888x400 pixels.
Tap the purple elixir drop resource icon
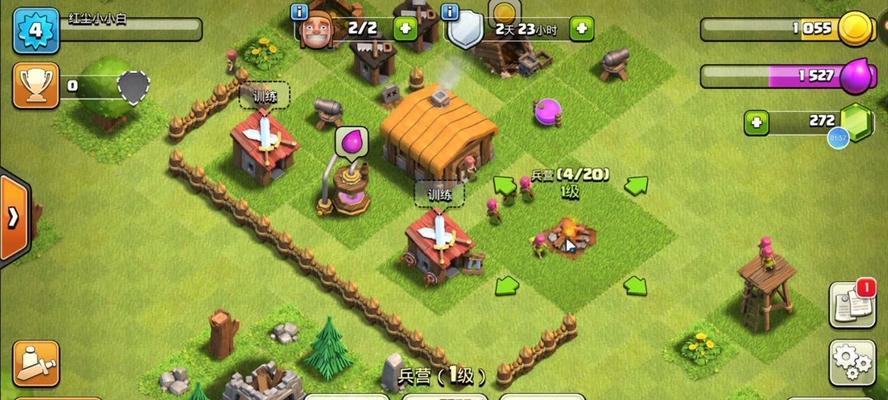click(856, 76)
